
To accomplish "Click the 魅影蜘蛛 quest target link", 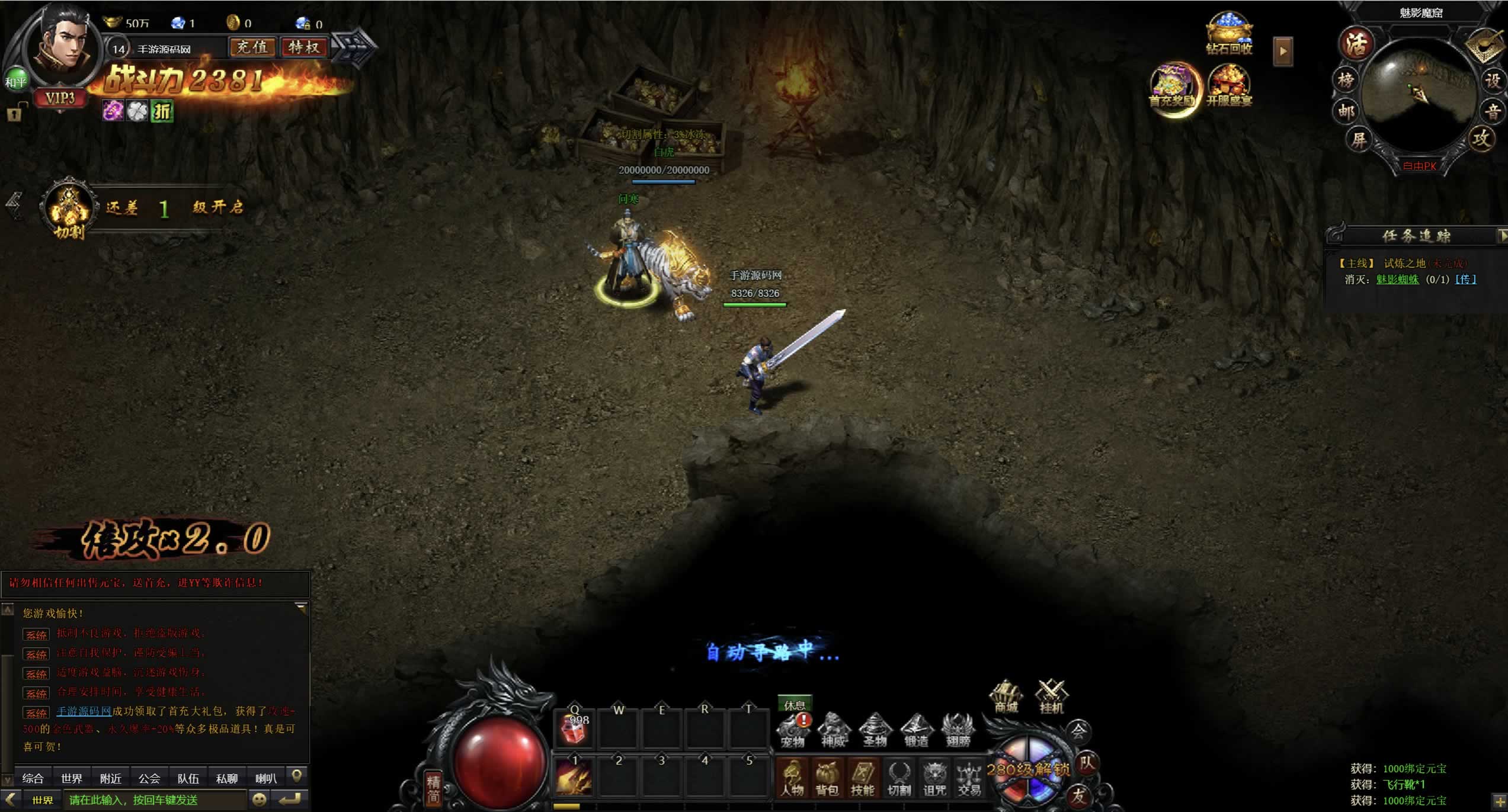I will 1397,280.
